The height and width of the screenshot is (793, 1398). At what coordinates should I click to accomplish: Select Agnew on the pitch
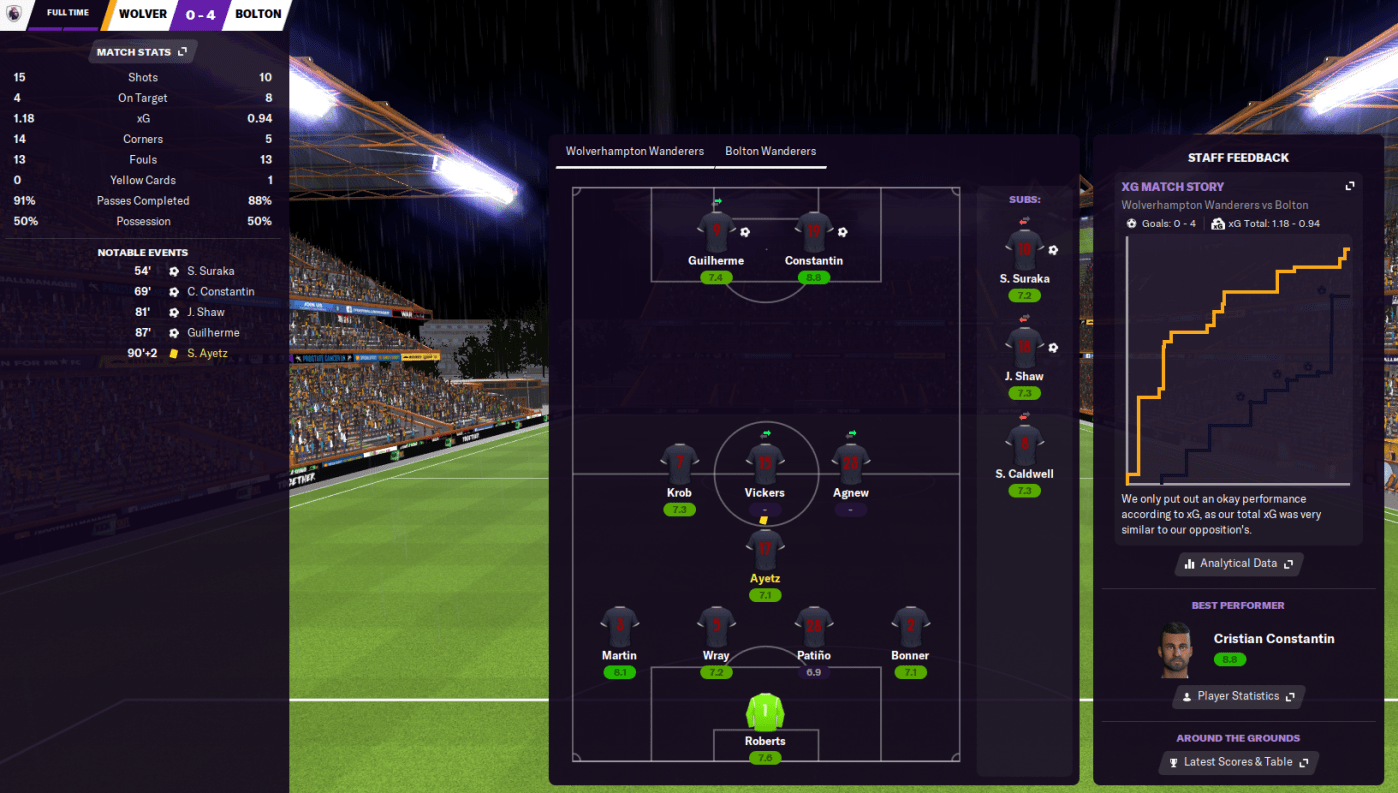tap(851, 466)
